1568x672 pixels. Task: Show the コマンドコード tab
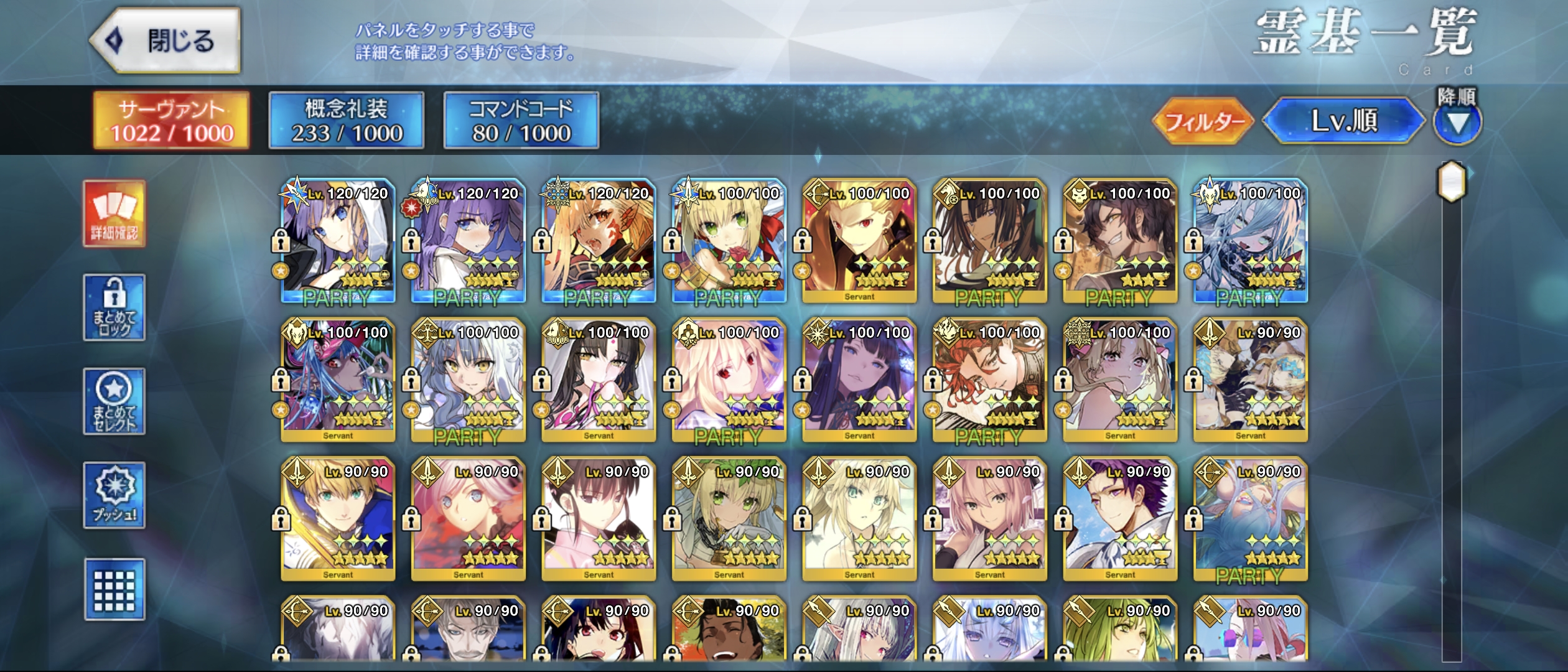click(521, 121)
